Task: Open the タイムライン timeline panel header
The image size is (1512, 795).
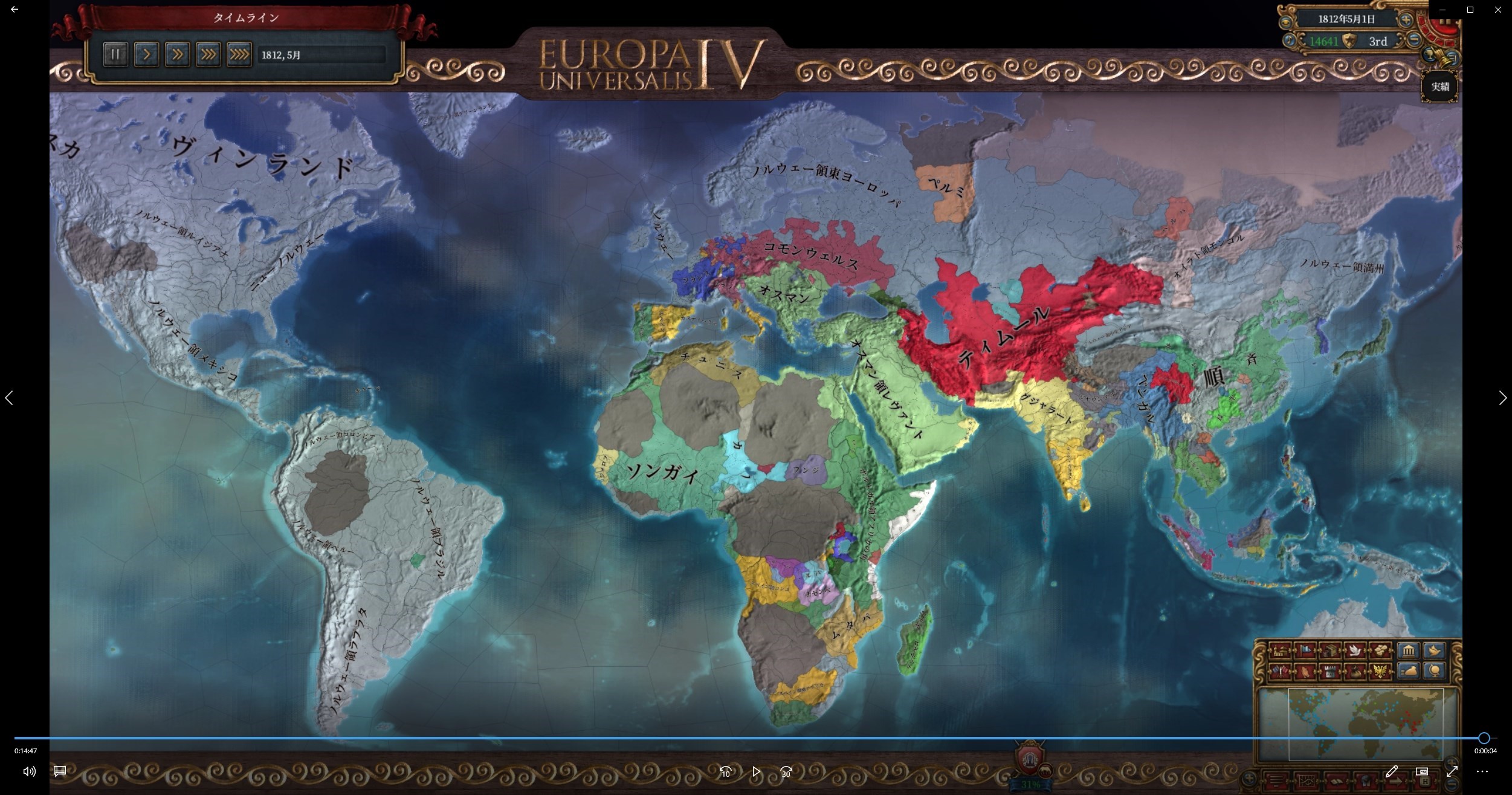Action: pyautogui.click(x=245, y=18)
